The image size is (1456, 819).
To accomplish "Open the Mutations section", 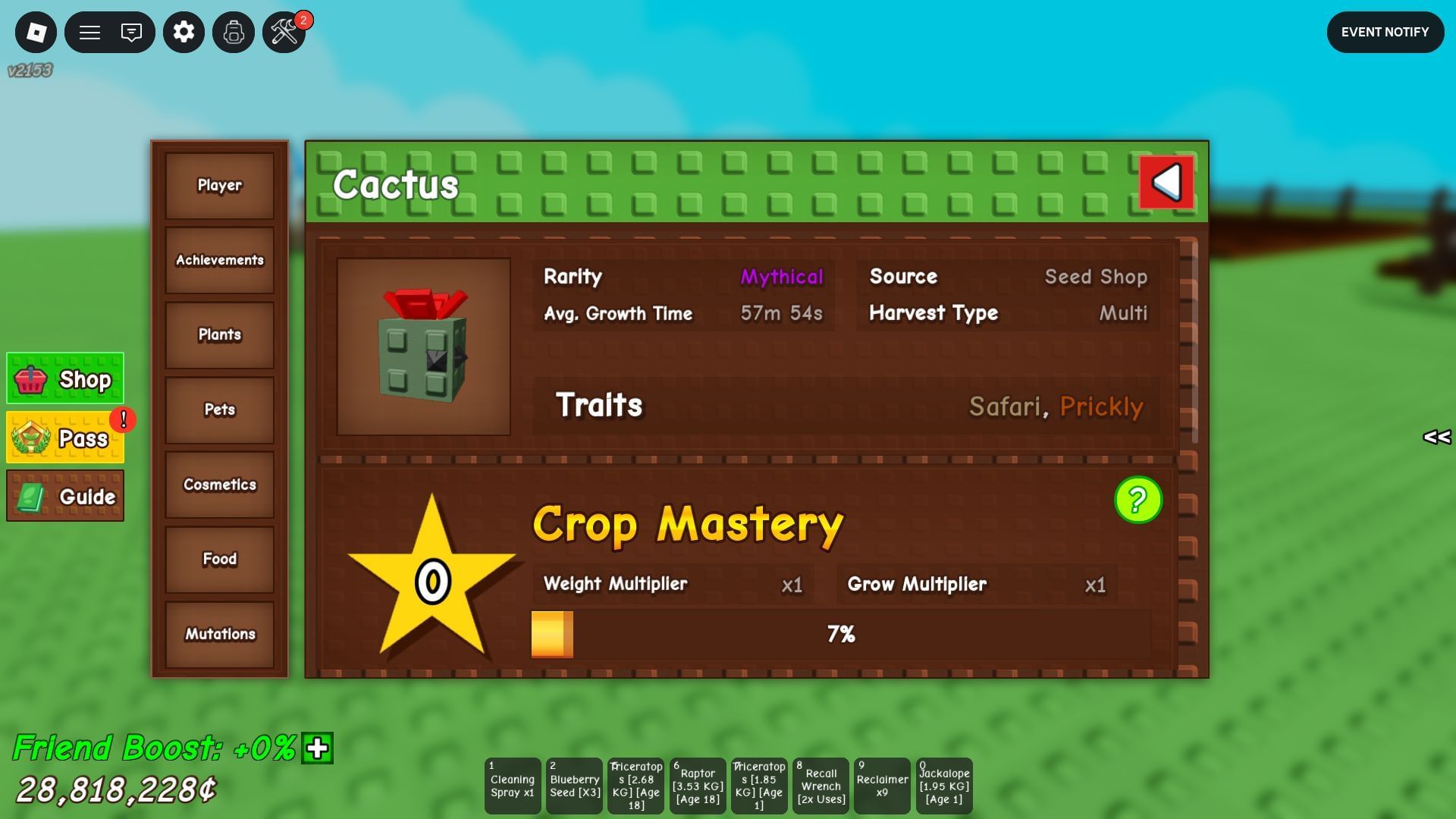I will [218, 634].
